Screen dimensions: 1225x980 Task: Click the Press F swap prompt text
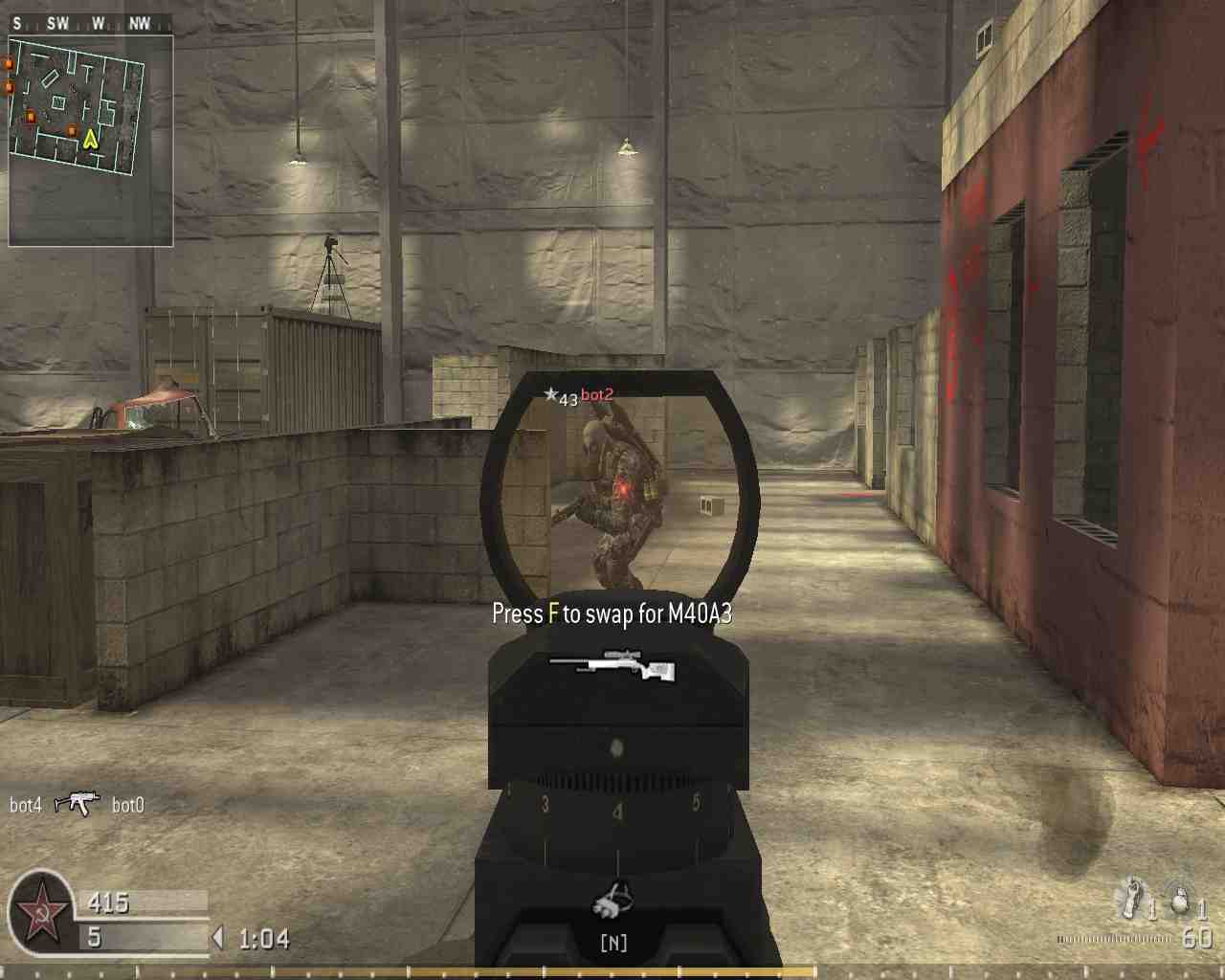(611, 613)
